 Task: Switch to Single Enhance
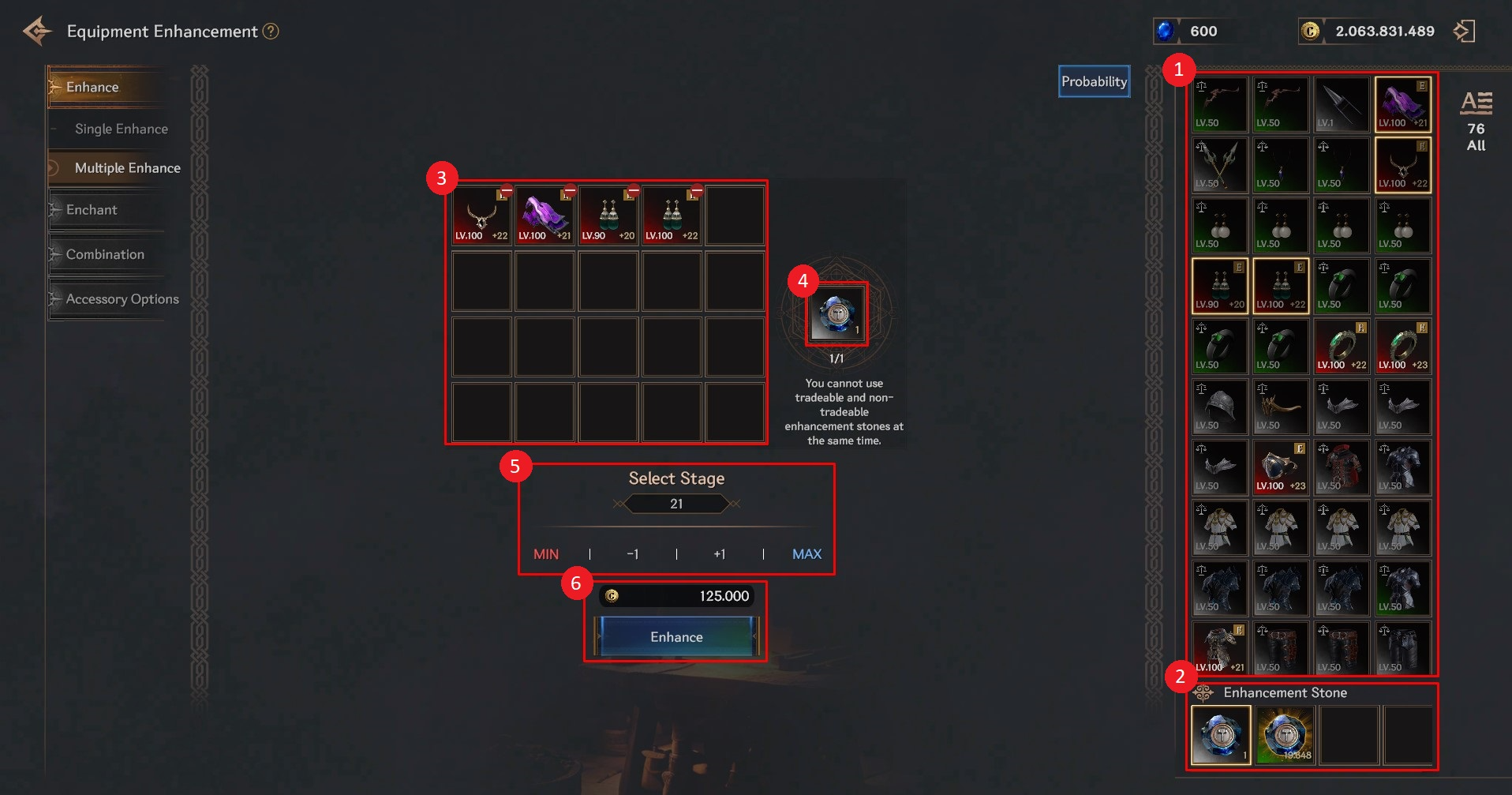click(121, 129)
